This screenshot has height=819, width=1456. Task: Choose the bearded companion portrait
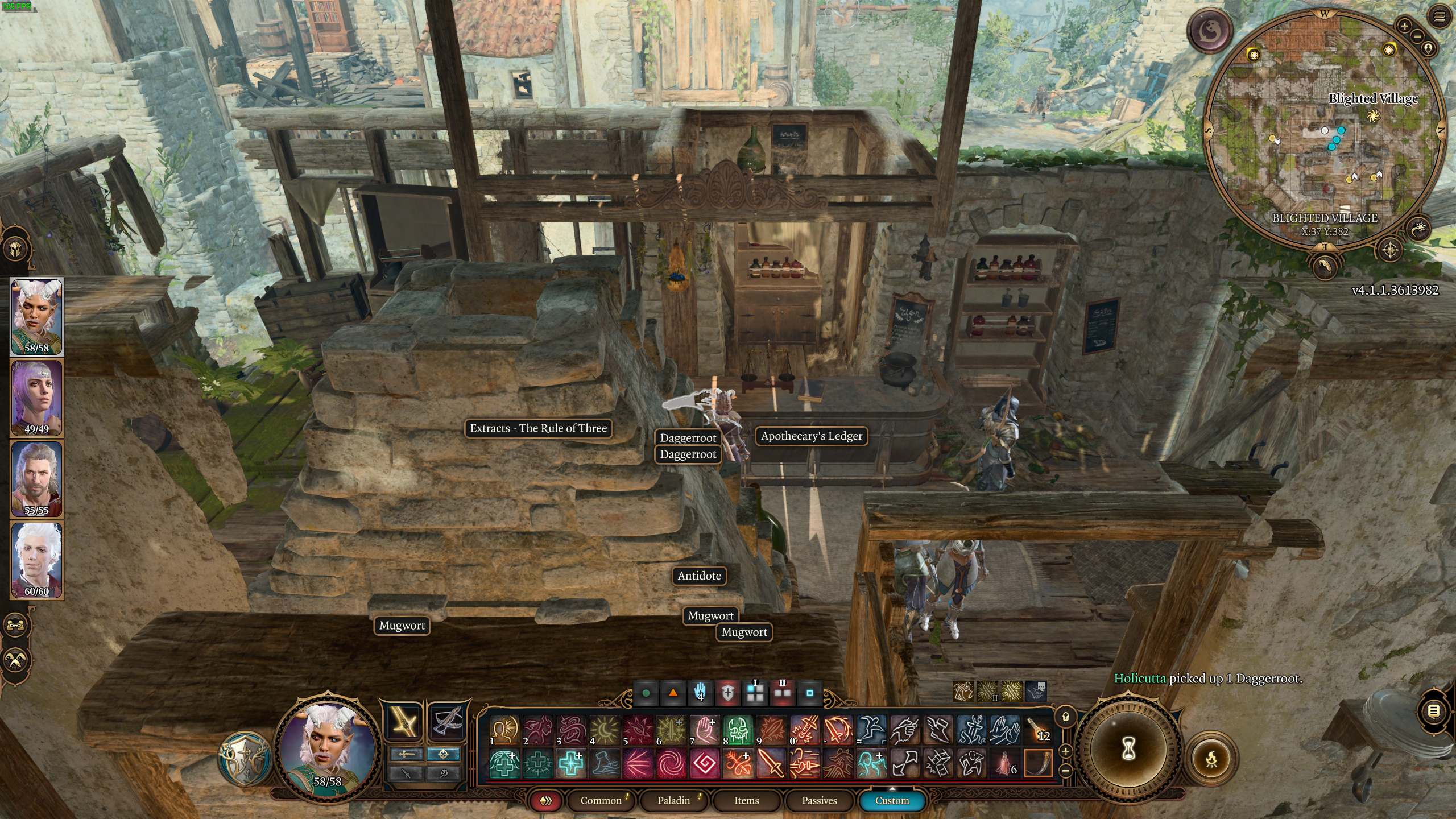[x=37, y=479]
